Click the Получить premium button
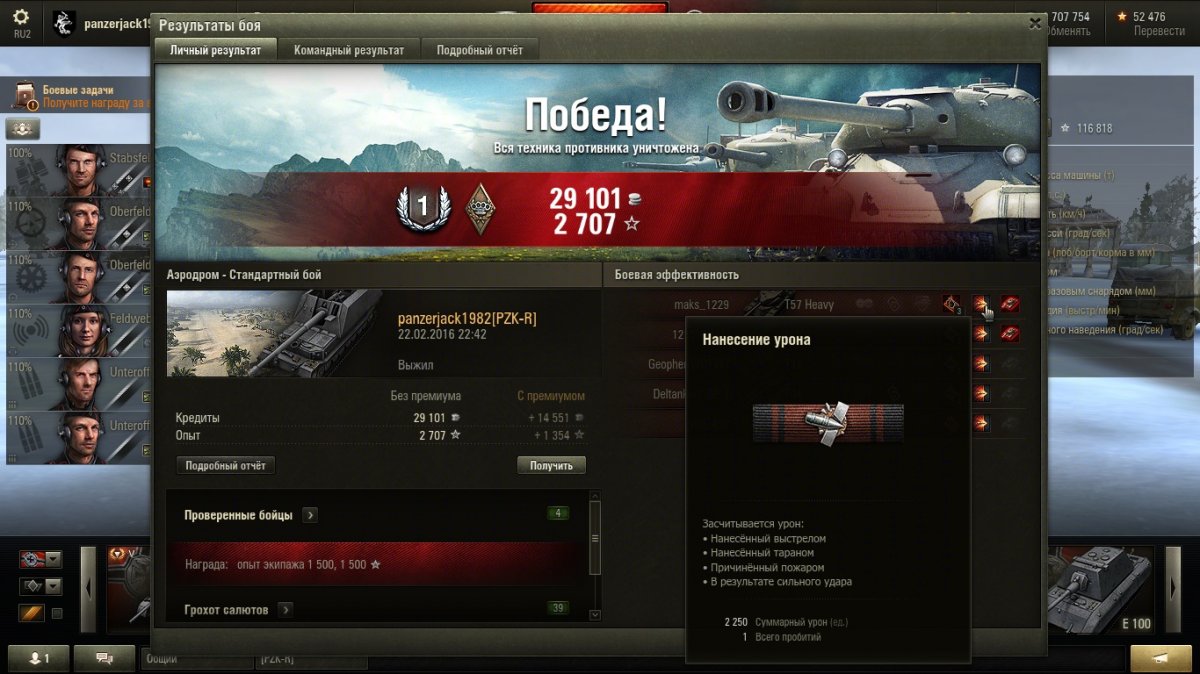1200x674 pixels. coord(551,466)
